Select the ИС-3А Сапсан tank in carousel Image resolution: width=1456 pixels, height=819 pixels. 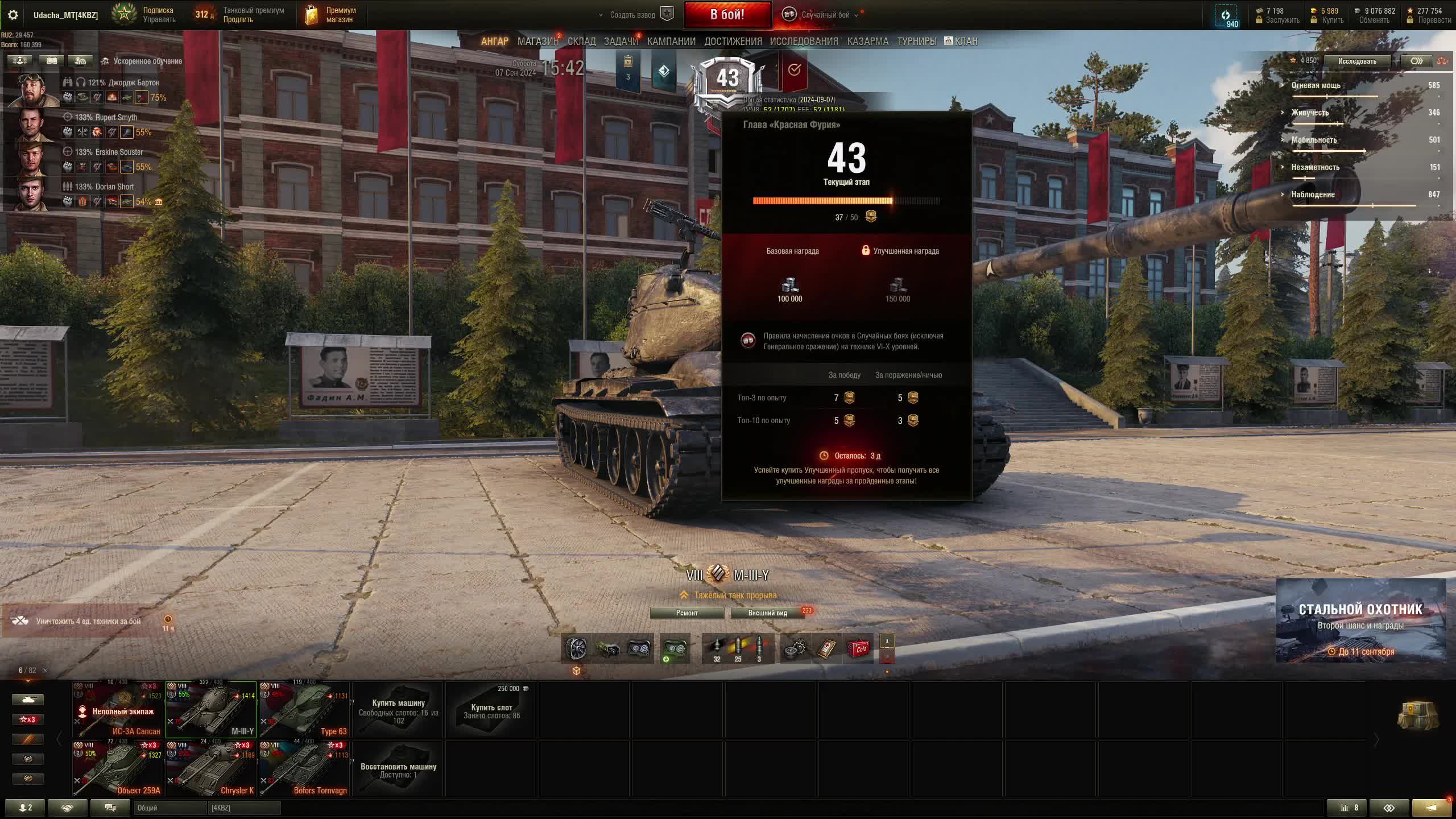[x=118, y=710]
